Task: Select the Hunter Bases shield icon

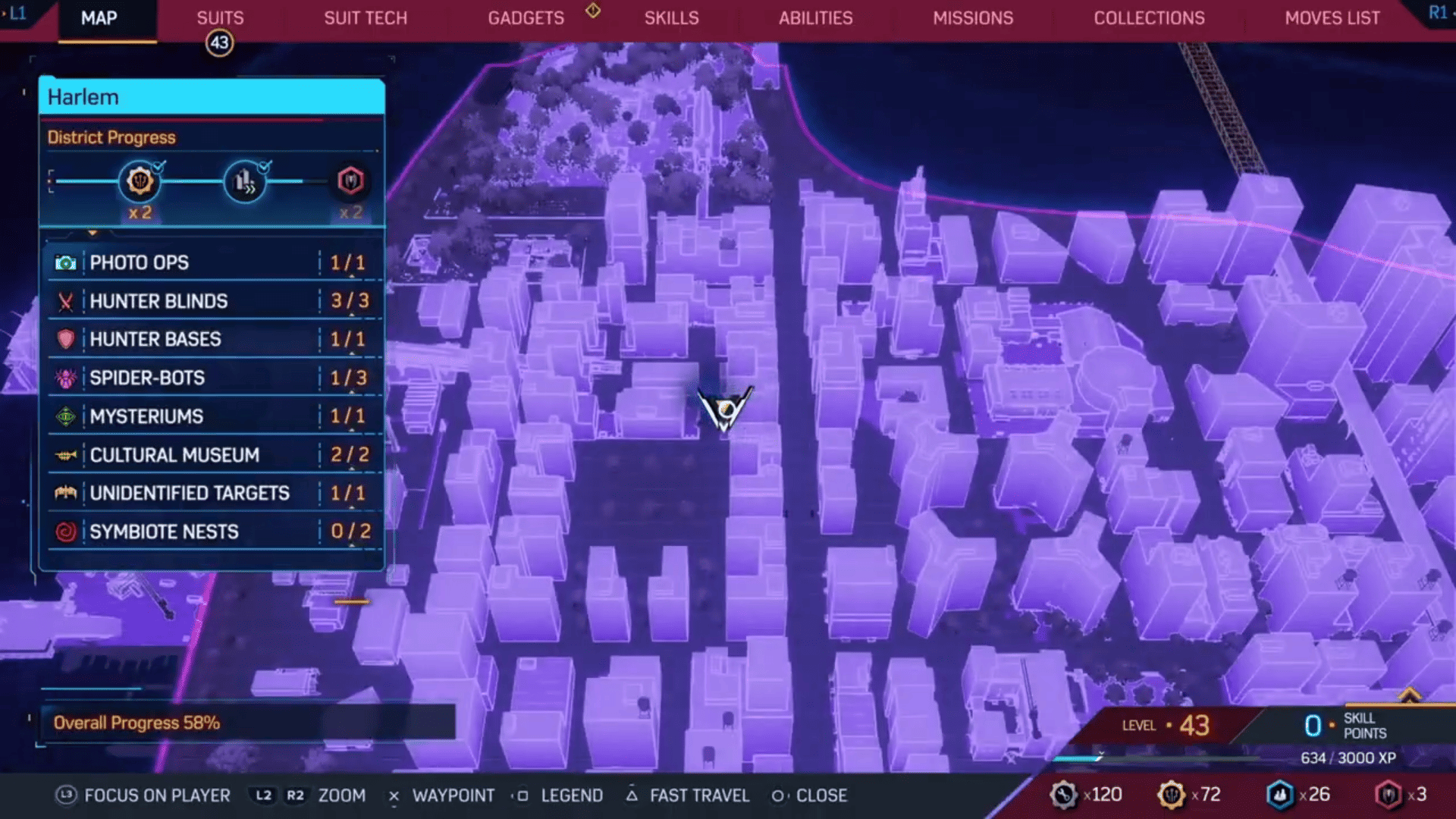Action: 67,339
